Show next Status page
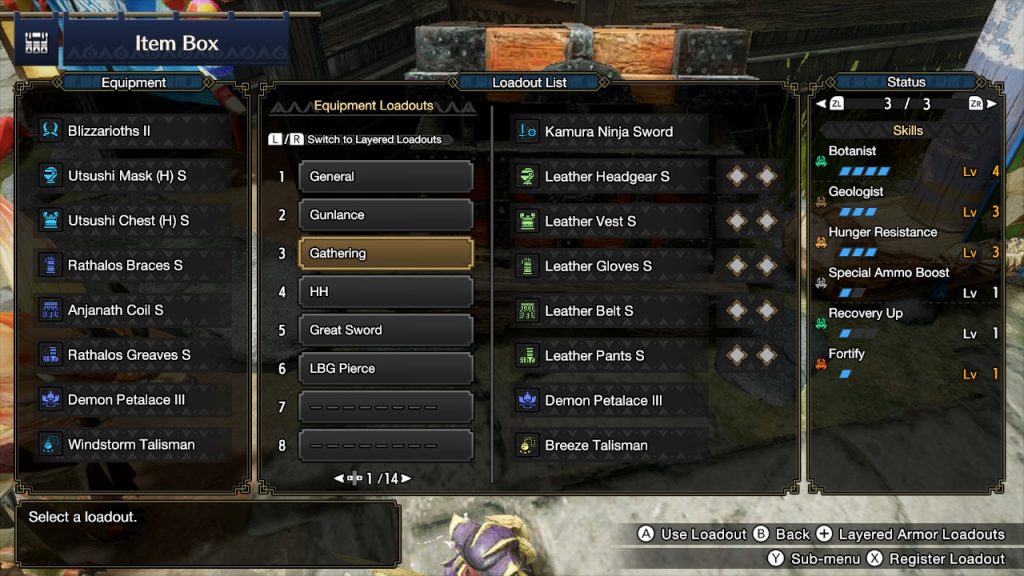 pos(991,104)
